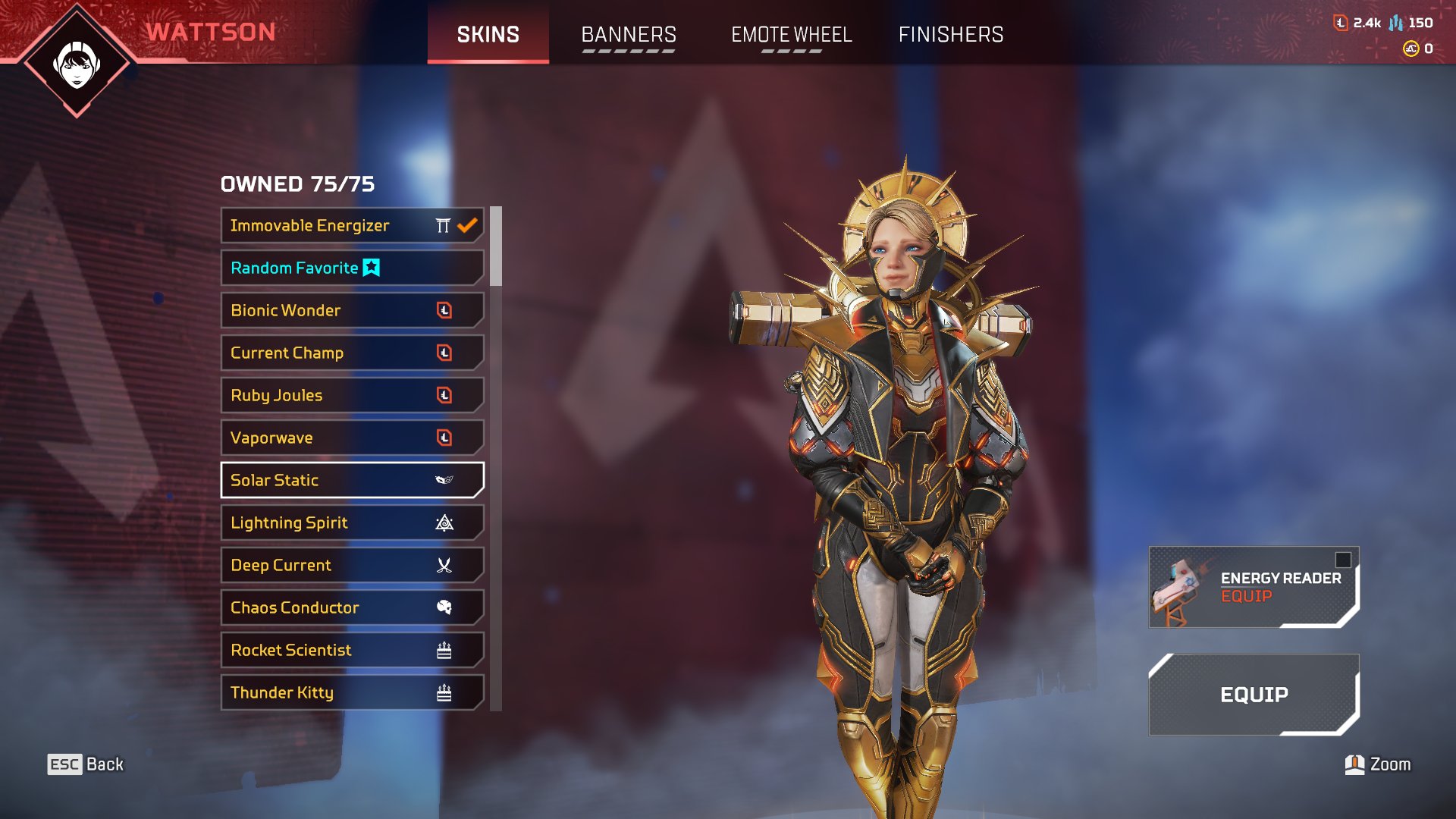
Task: Select Random Favorite skin option
Action: click(352, 268)
